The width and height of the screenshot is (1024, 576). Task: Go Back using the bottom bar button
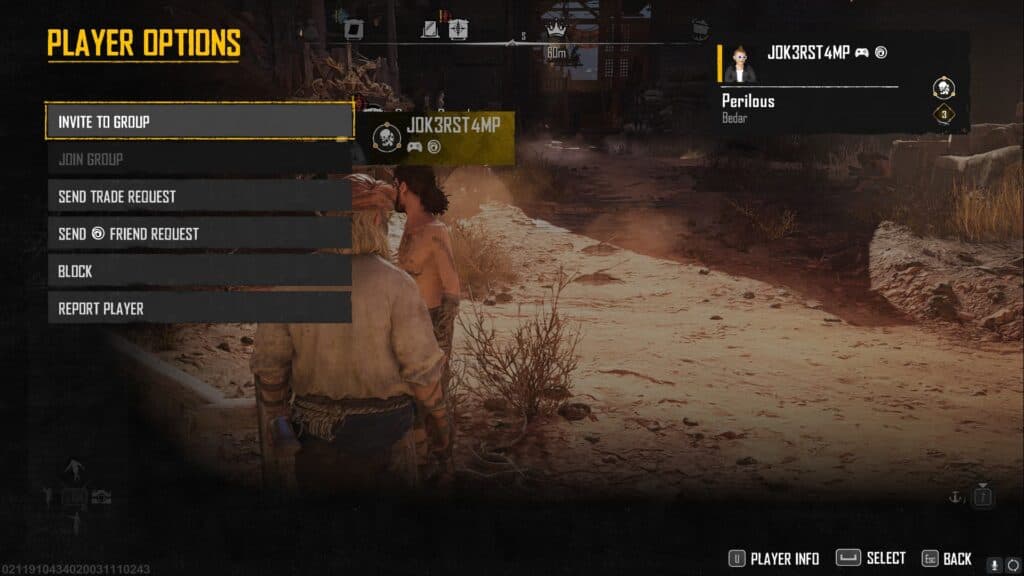tap(945, 559)
